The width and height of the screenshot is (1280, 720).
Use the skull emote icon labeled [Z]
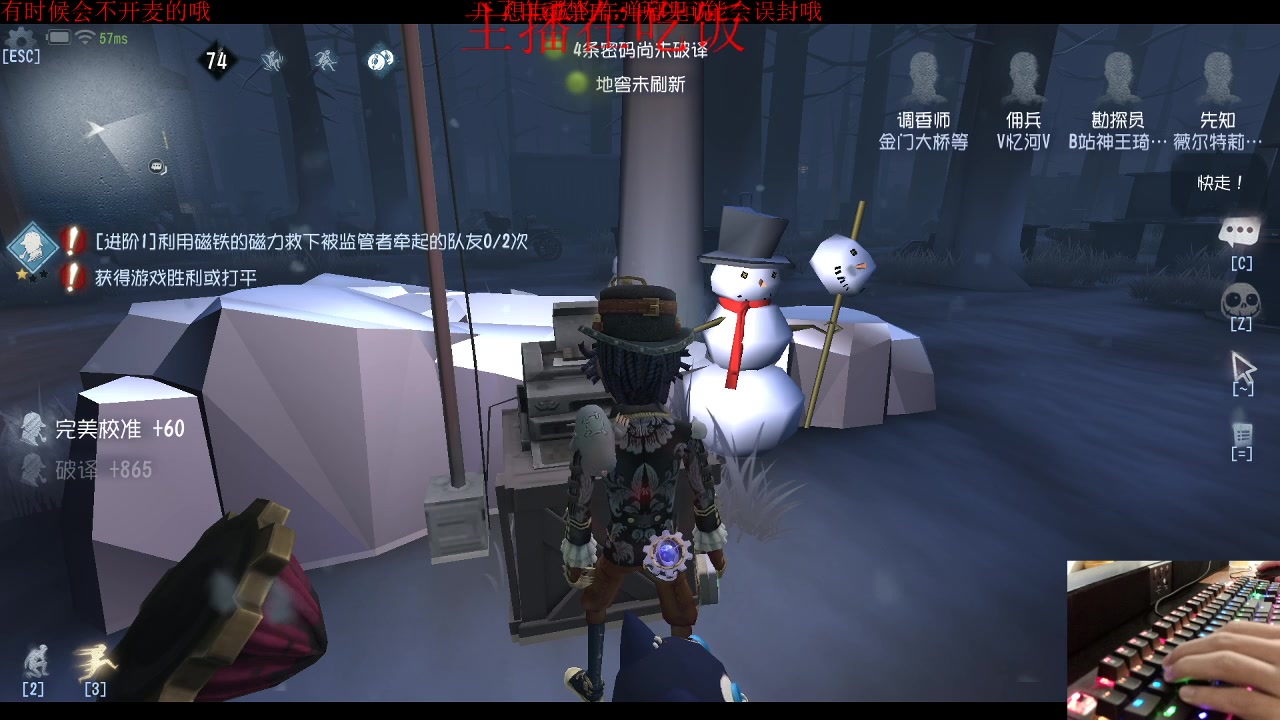pyautogui.click(x=1241, y=298)
